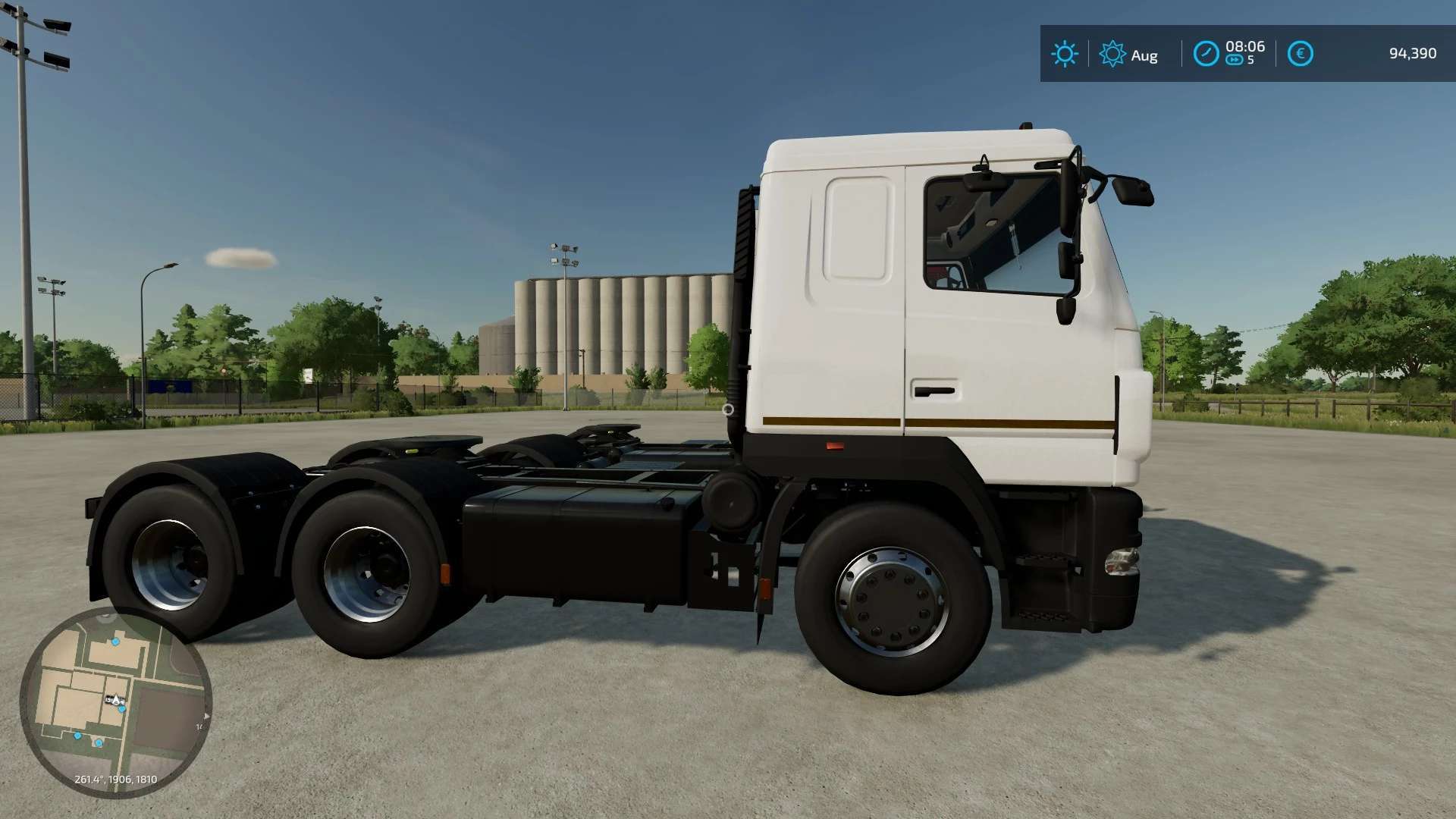Click the Euro currency icon
Screen dimensions: 1456x819
[x=1301, y=53]
